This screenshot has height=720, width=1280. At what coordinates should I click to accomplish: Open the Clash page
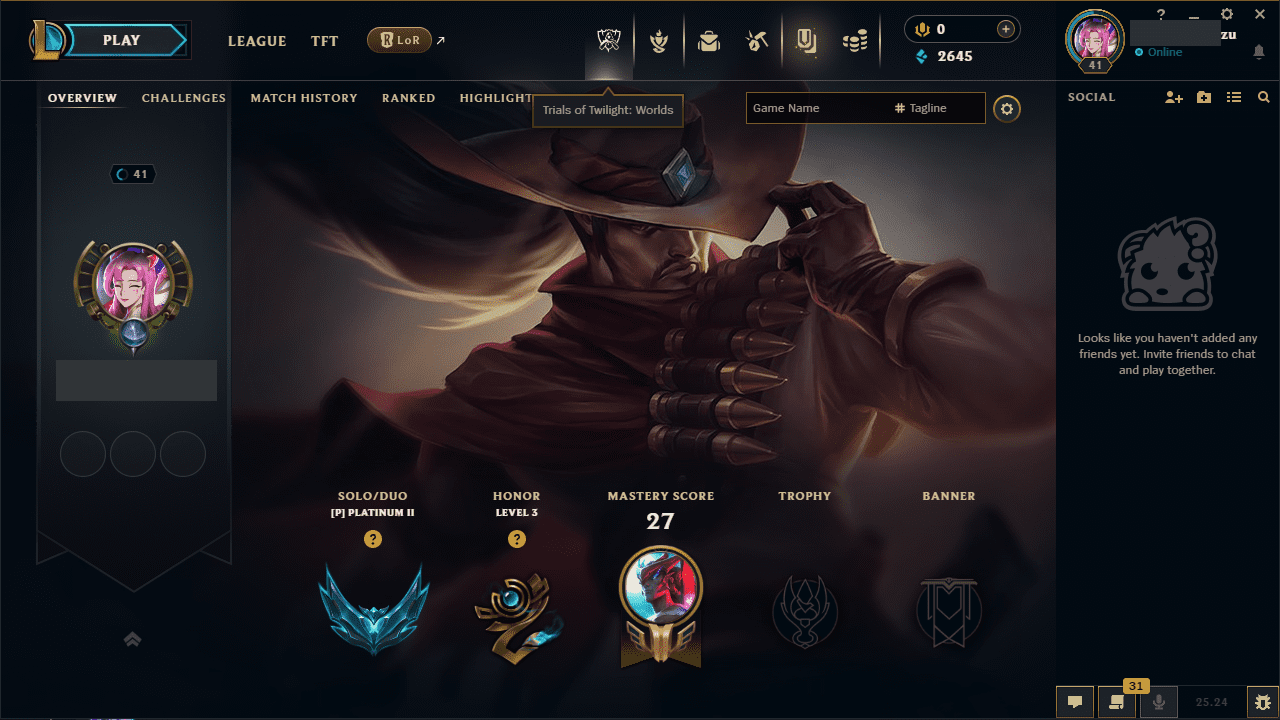tap(659, 40)
